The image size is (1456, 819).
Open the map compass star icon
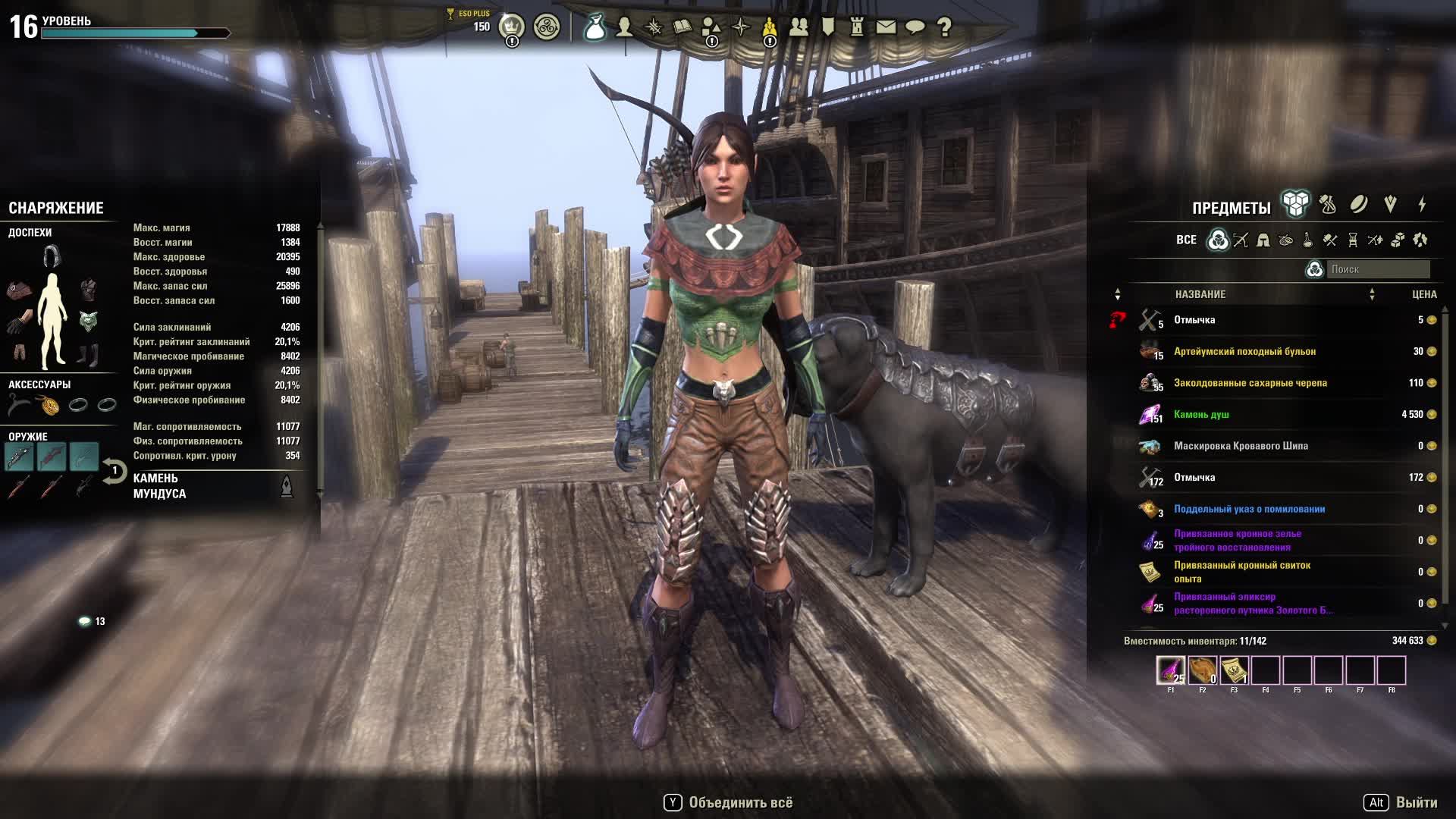[741, 27]
